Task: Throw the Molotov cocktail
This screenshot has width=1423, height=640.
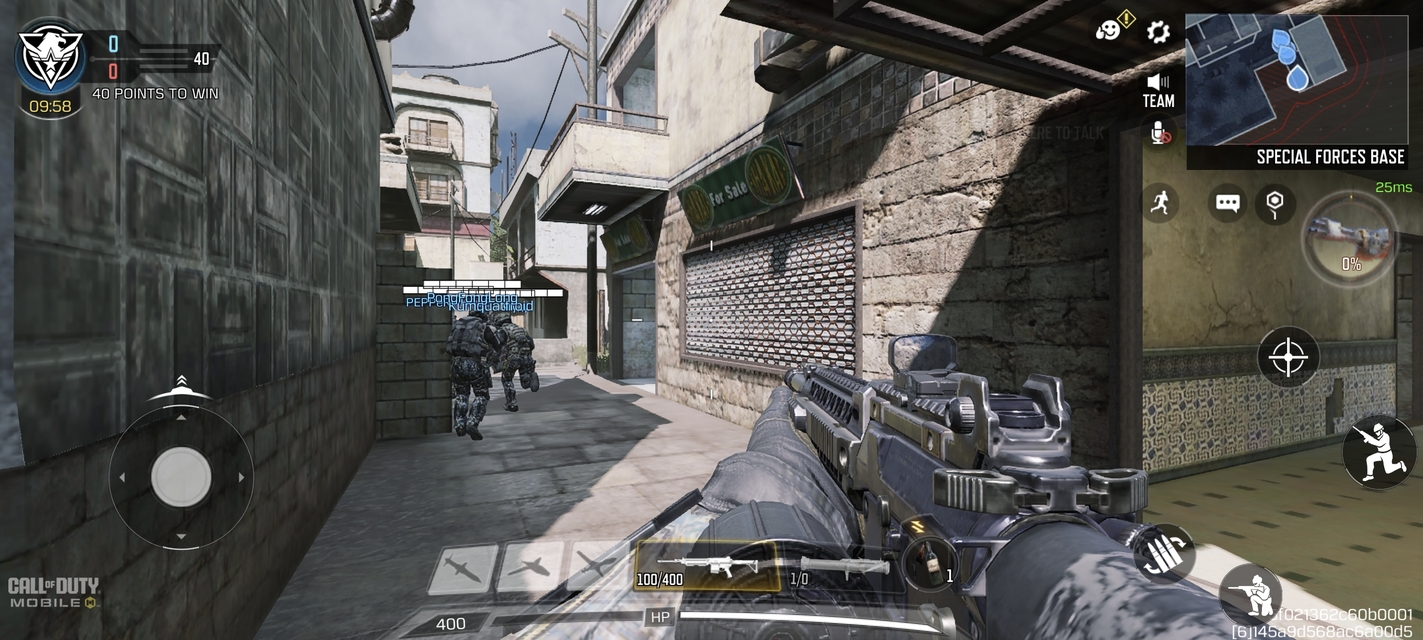Action: coord(929,563)
